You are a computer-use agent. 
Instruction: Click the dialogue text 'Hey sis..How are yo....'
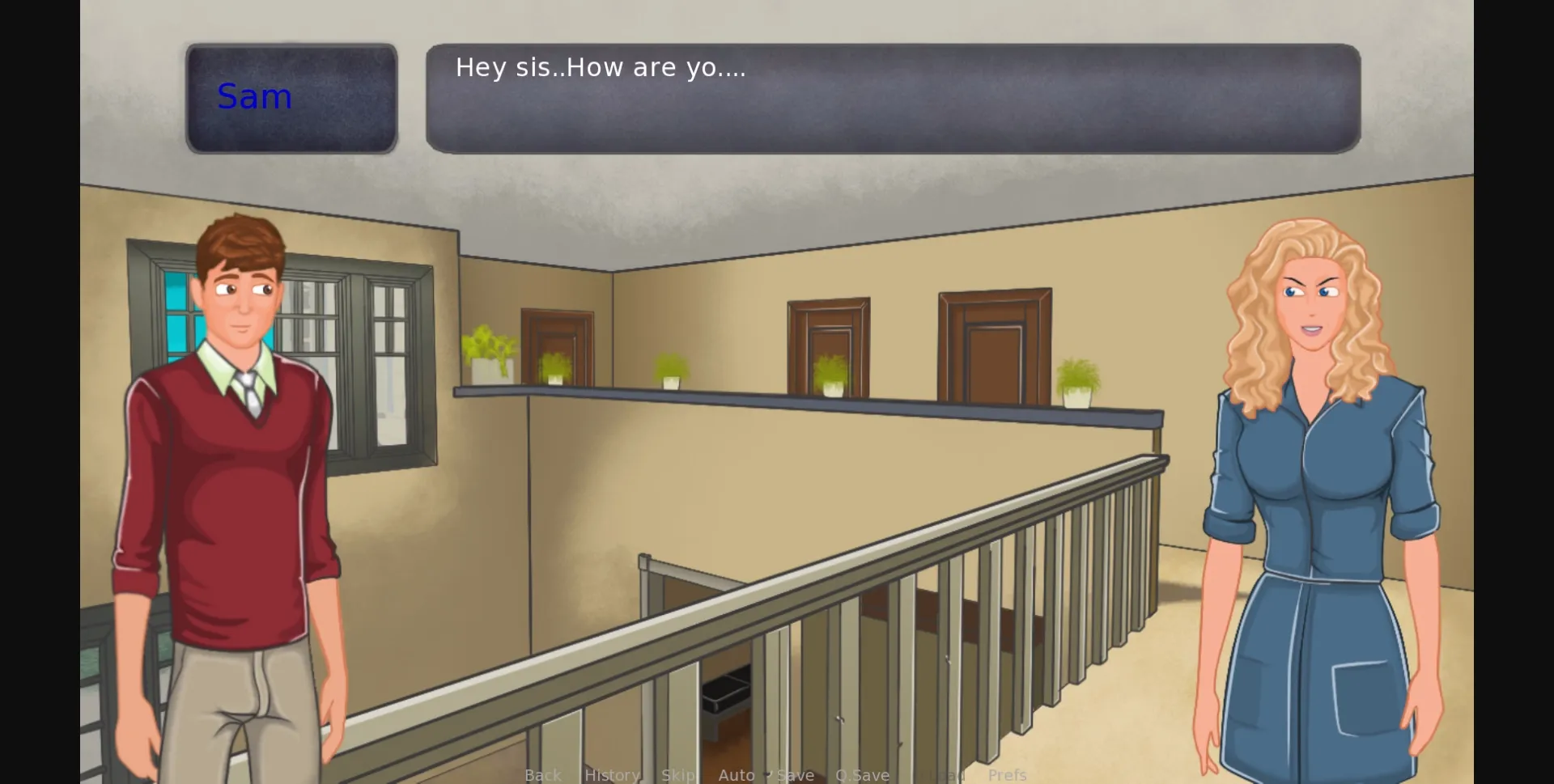coord(601,68)
